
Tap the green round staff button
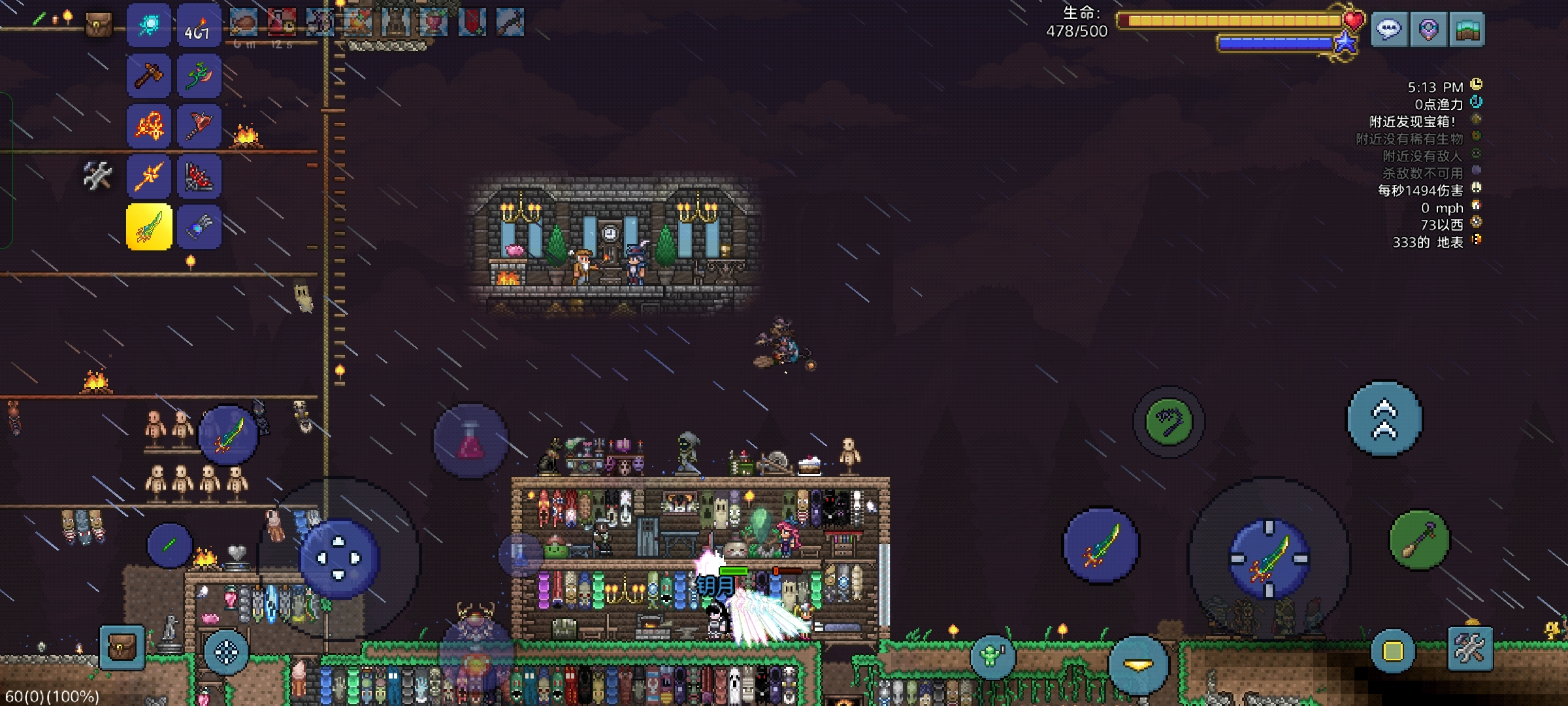(1418, 540)
